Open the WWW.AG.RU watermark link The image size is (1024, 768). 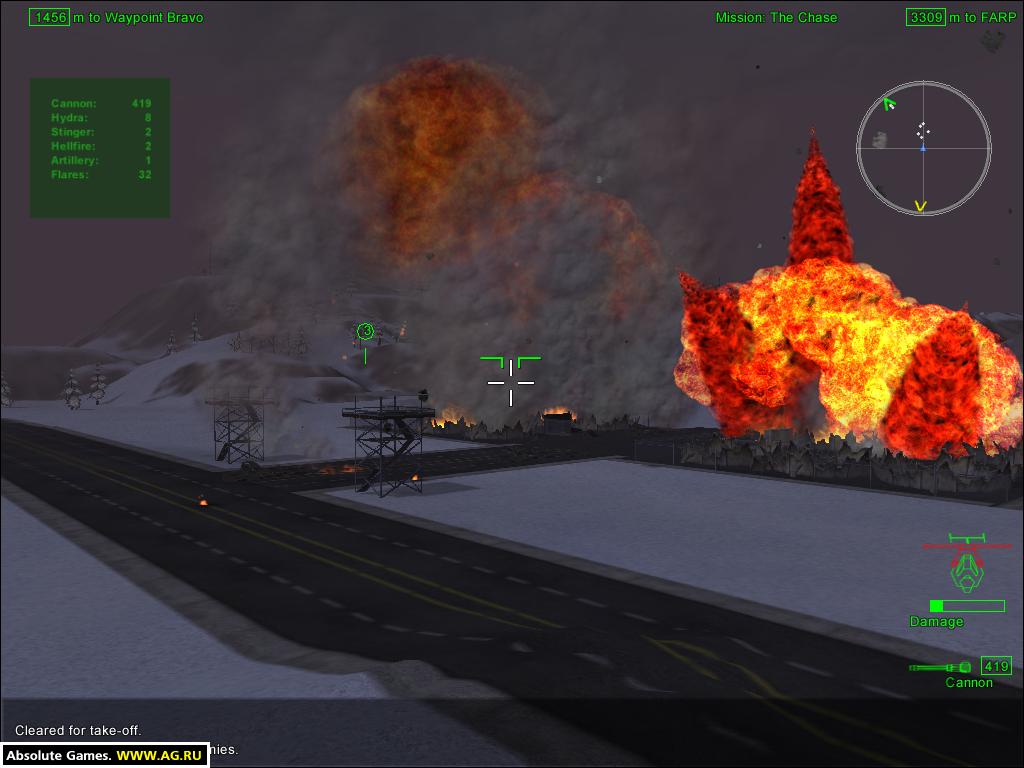tap(160, 756)
